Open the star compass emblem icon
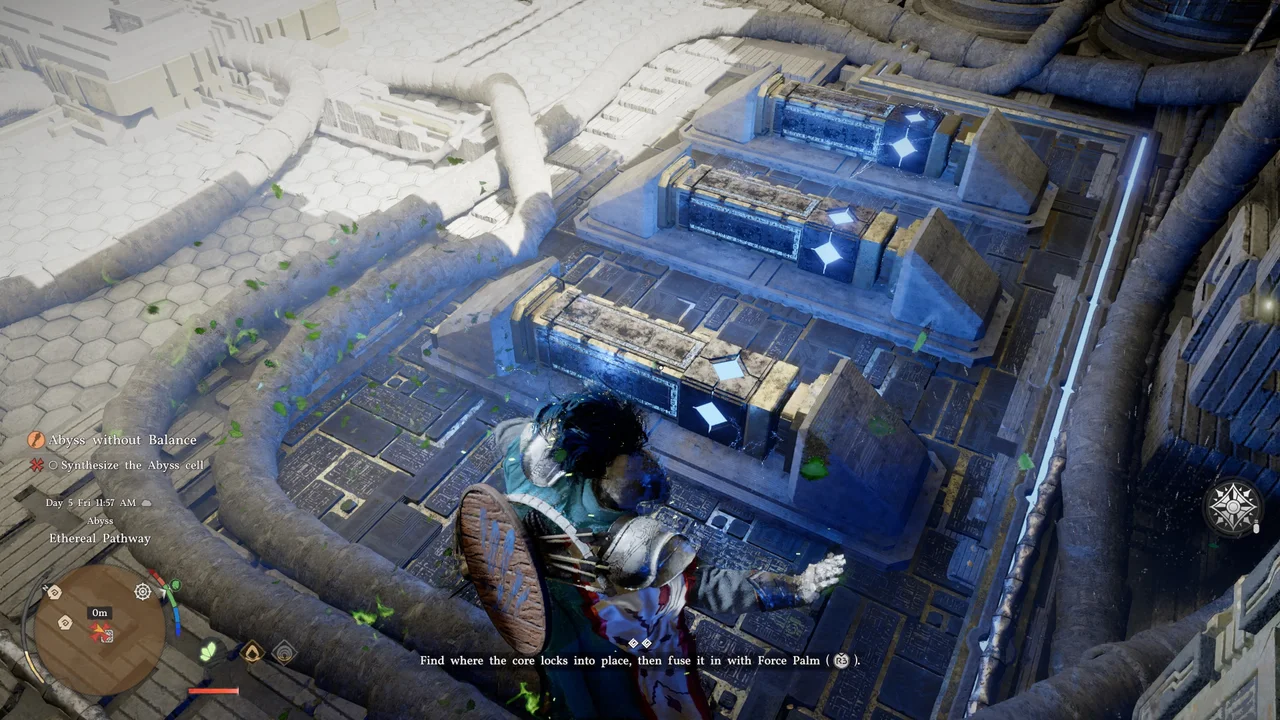The width and height of the screenshot is (1280, 720). tap(1233, 507)
